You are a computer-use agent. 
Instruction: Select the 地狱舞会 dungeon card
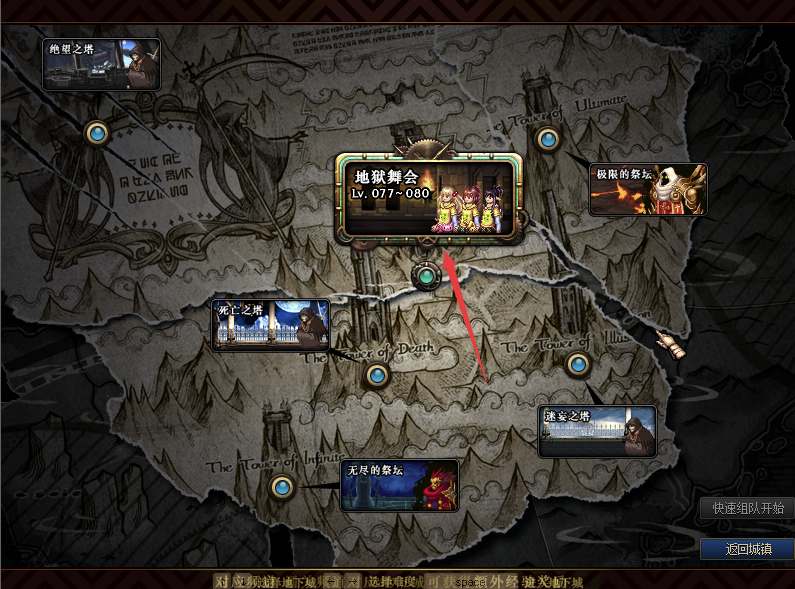point(426,198)
